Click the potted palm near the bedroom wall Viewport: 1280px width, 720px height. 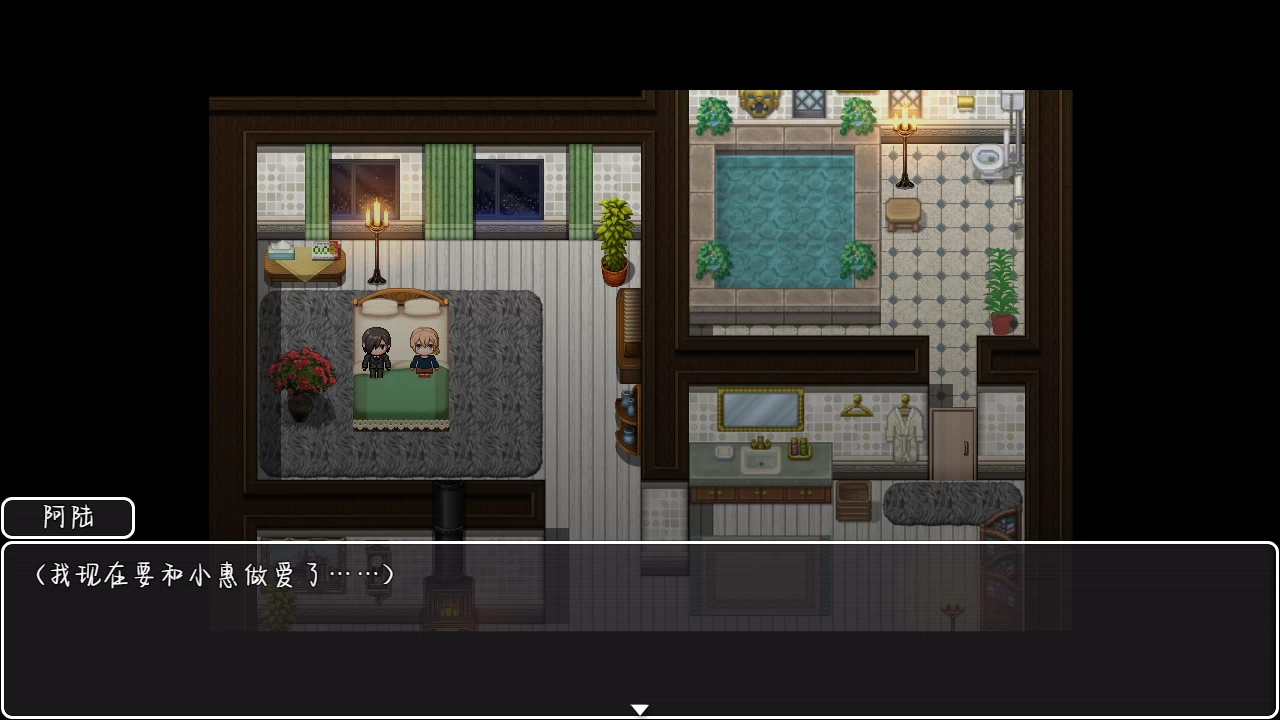613,240
